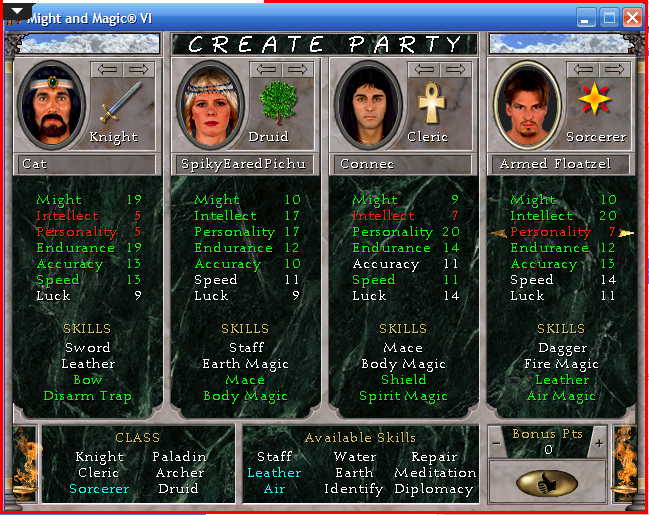The image size is (649, 515).
Task: Confirm party with the thumbs-up button
Action: 547,483
